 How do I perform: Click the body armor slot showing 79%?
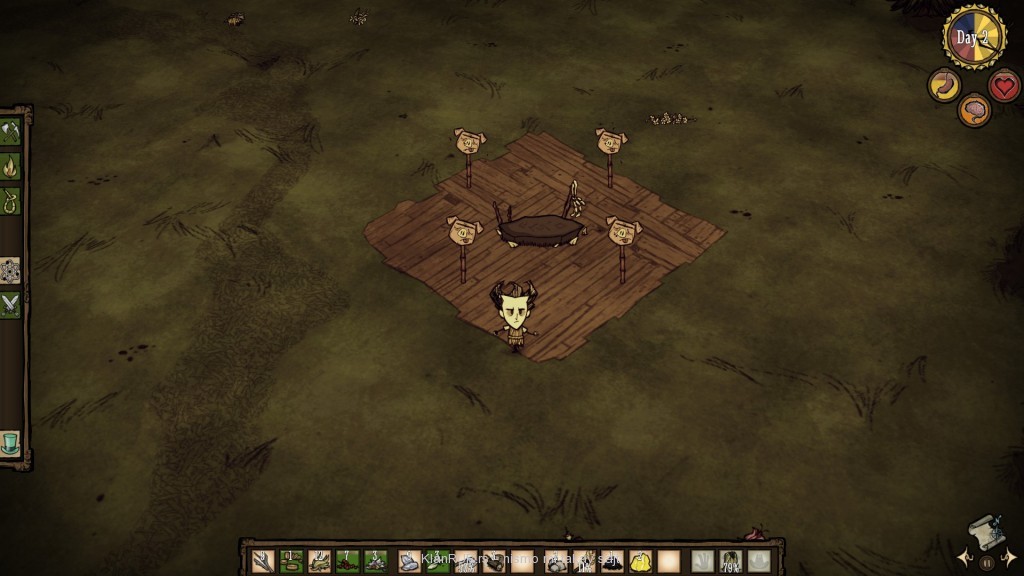pos(731,562)
